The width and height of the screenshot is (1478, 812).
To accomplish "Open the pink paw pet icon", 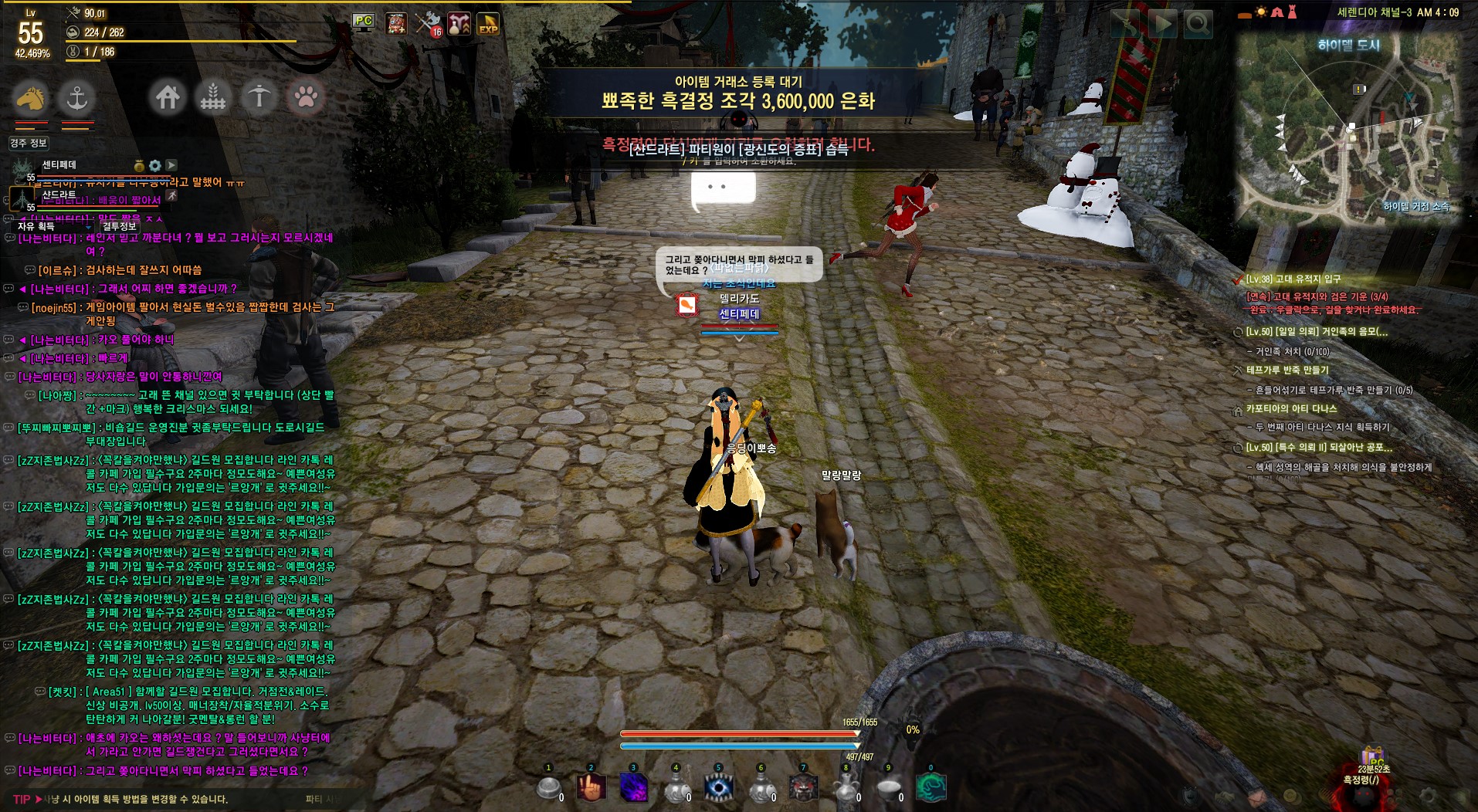I will pyautogui.click(x=306, y=97).
